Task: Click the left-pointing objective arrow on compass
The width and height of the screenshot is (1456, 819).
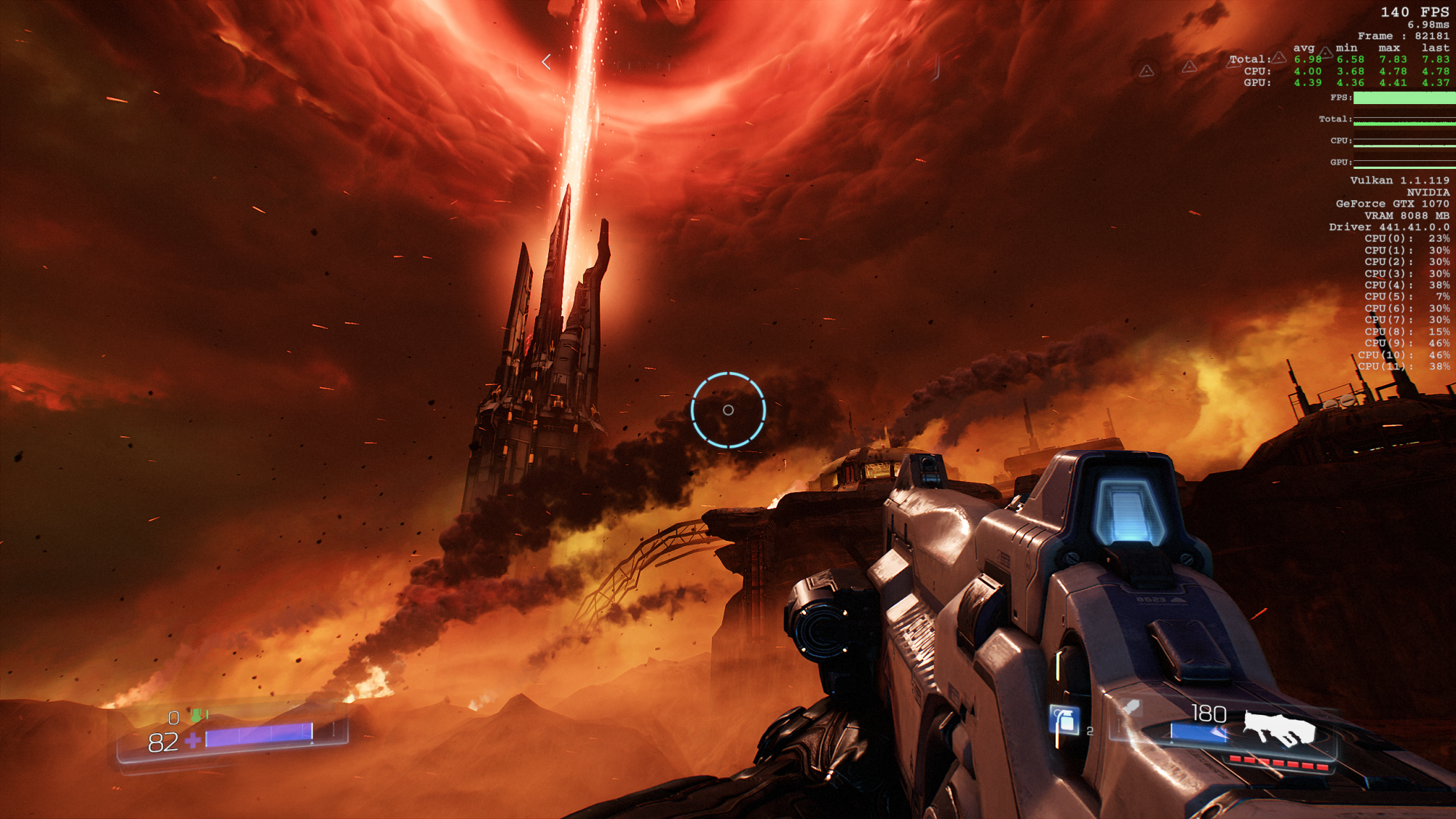Action: [x=546, y=63]
